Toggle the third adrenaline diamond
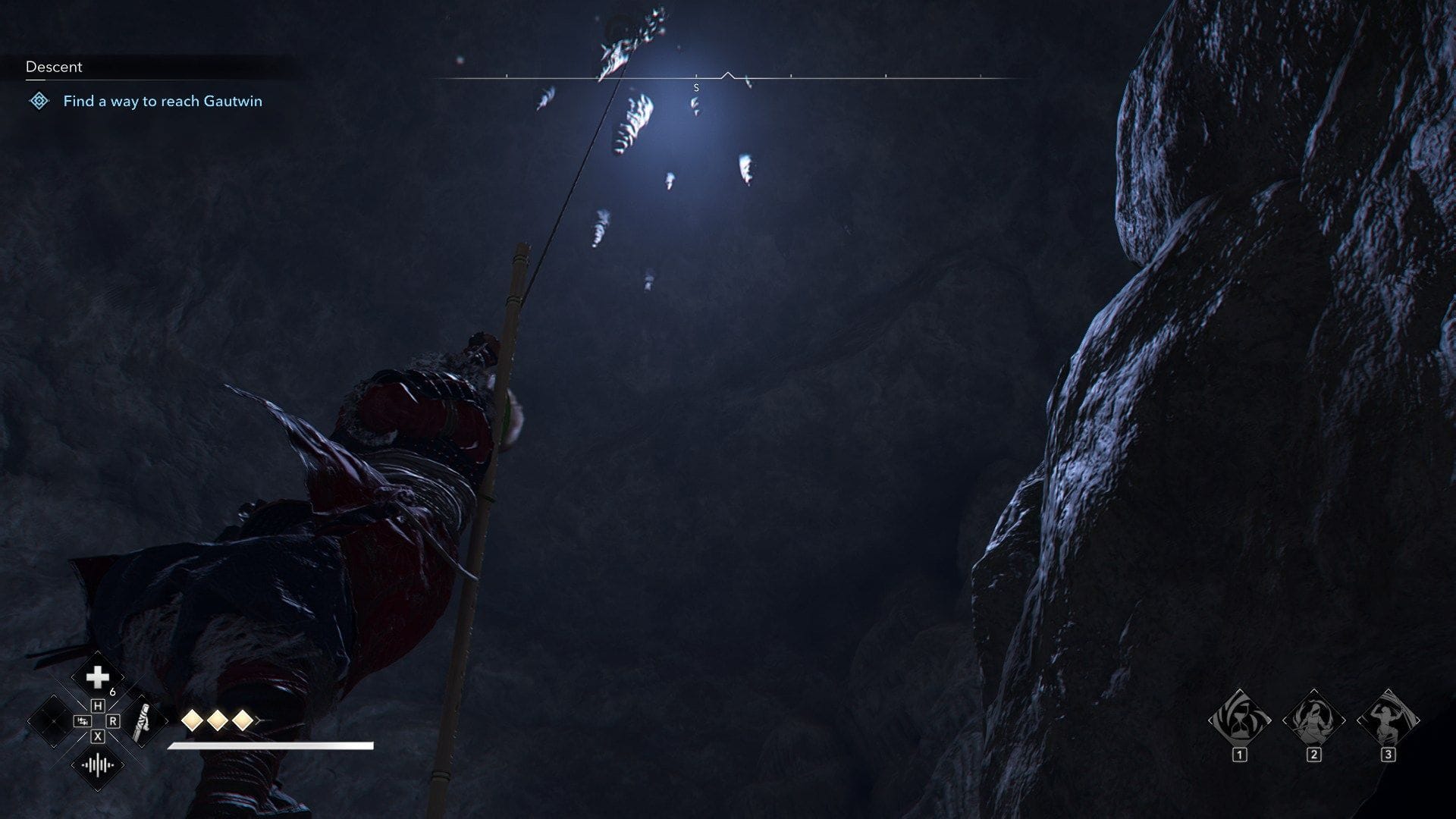Screen dimensions: 1456x819 coord(243,721)
